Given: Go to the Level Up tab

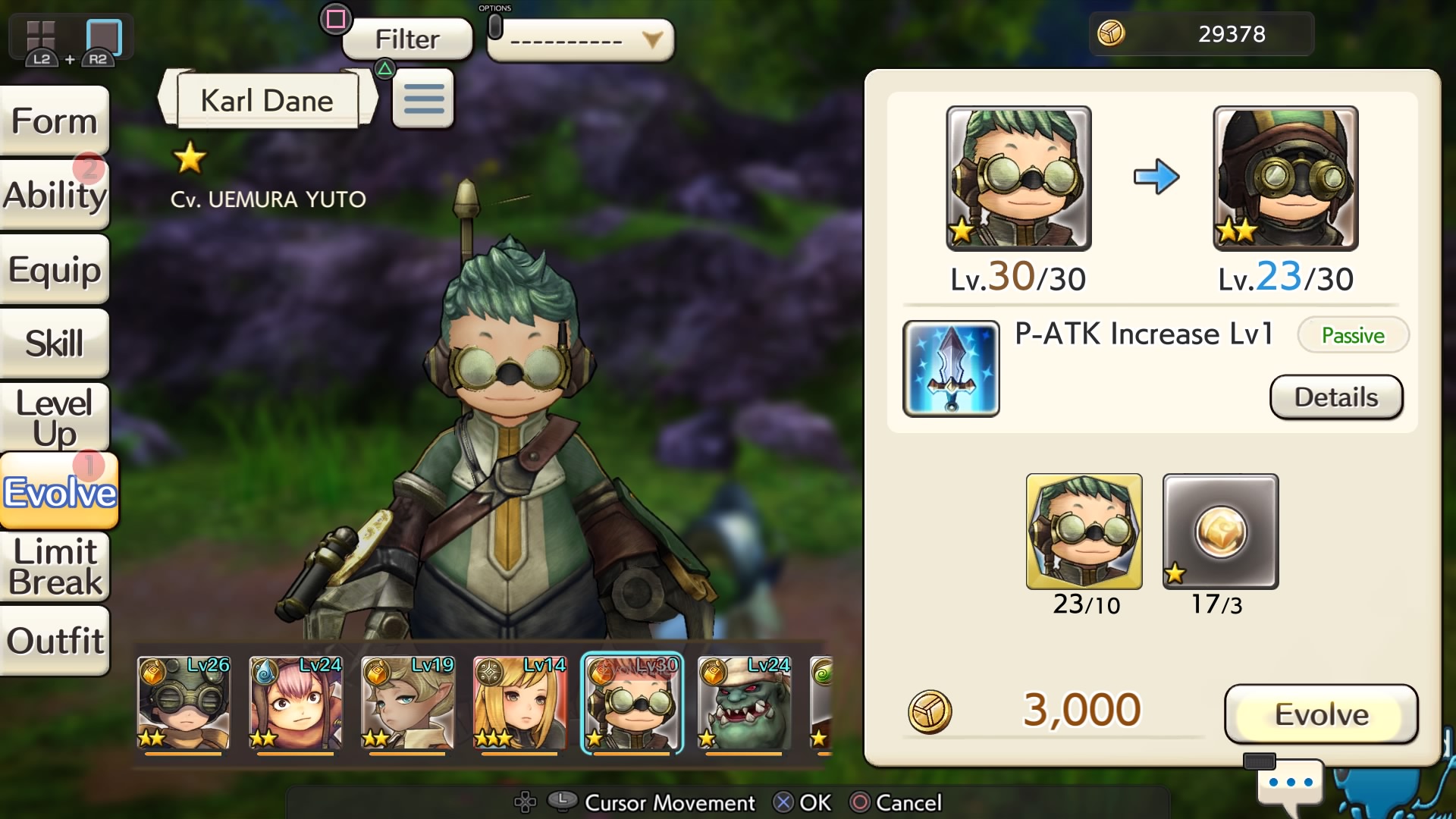Looking at the screenshot, I should pyautogui.click(x=55, y=418).
